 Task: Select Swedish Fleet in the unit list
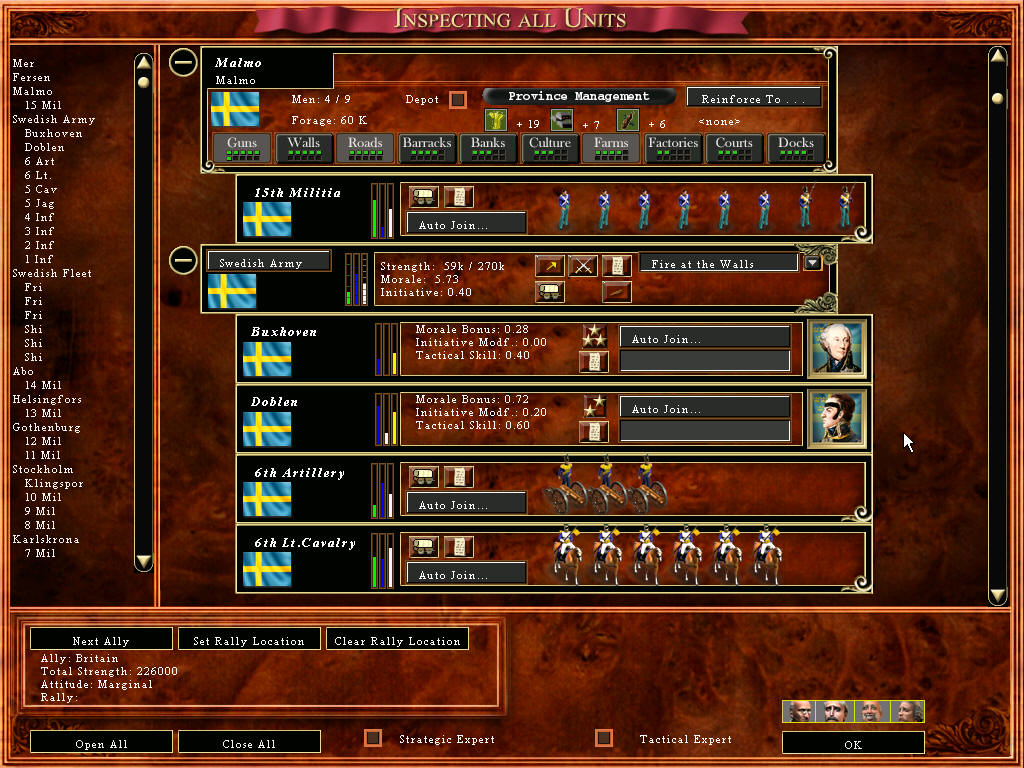(x=52, y=273)
